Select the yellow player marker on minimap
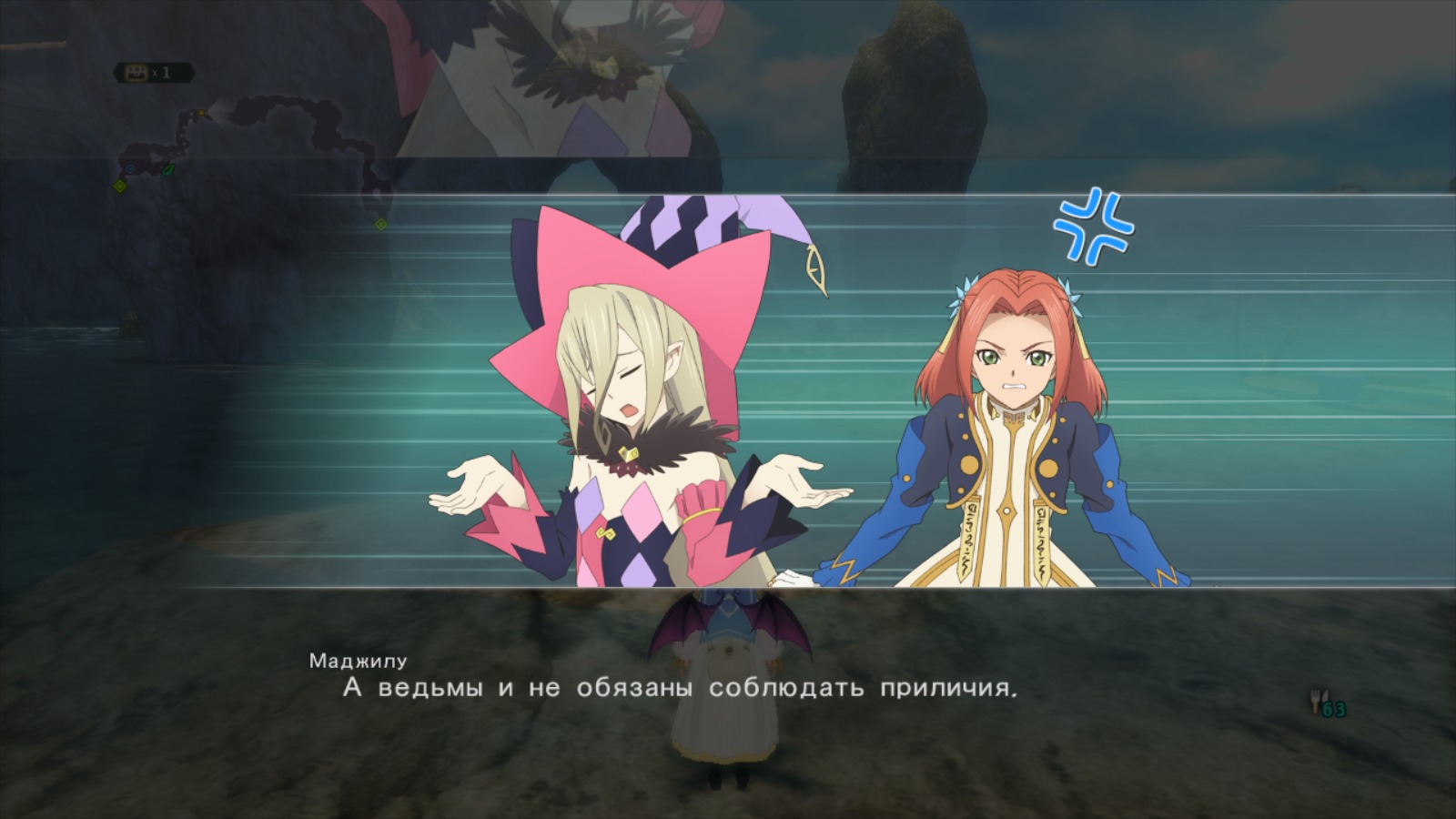The width and height of the screenshot is (1456, 819). (x=202, y=114)
